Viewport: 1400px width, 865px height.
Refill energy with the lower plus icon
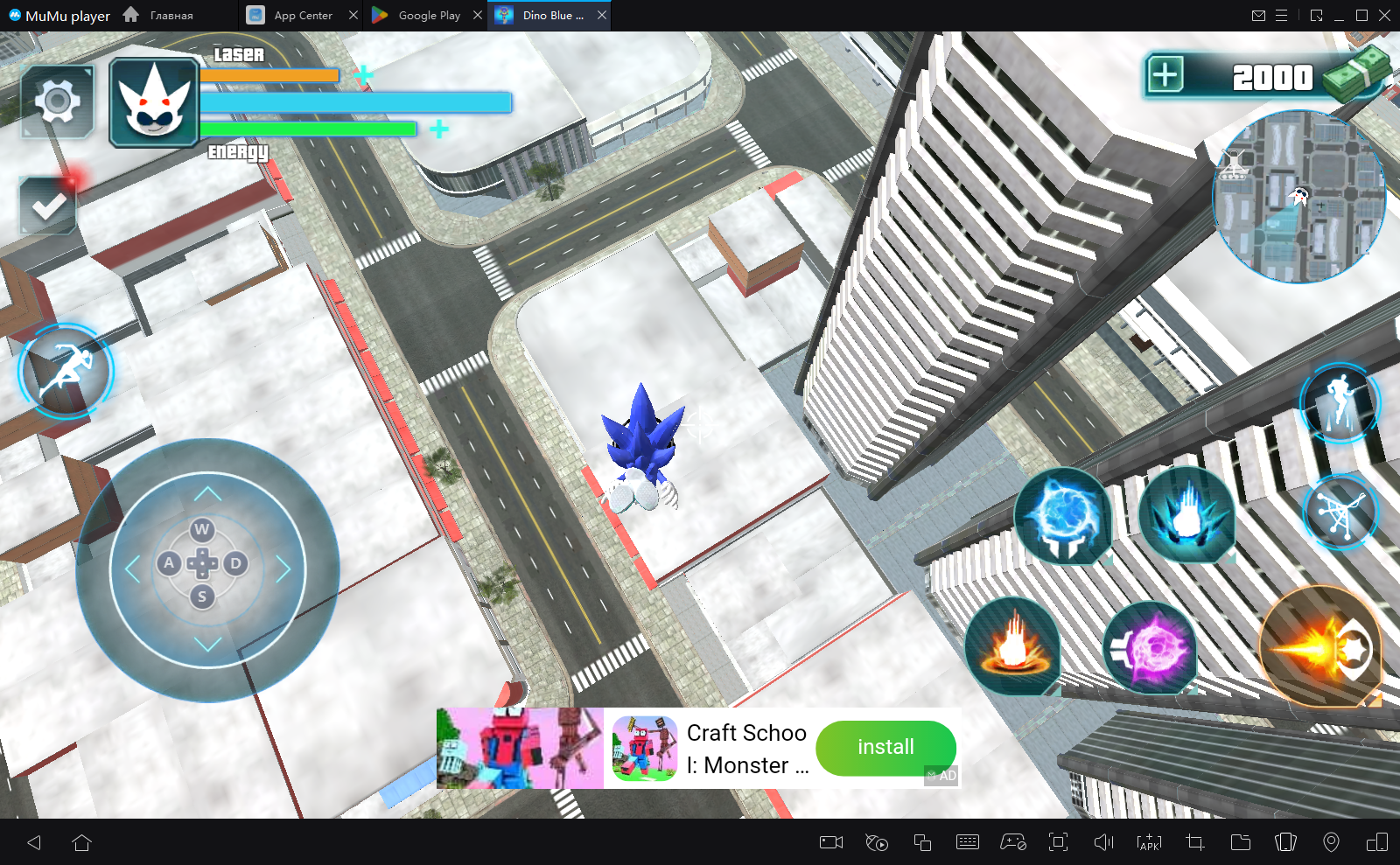tap(439, 129)
